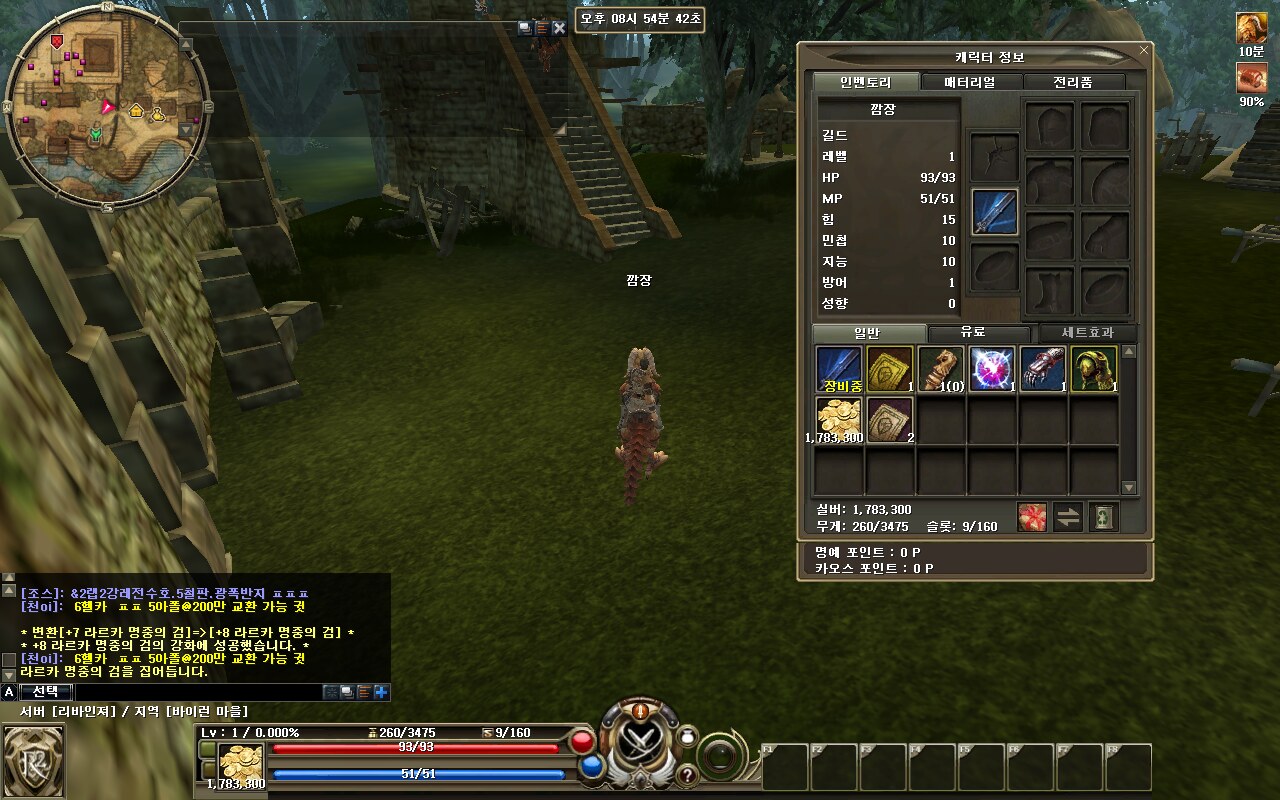Open the question mark help button
The height and width of the screenshot is (800, 1280).
tap(688, 775)
